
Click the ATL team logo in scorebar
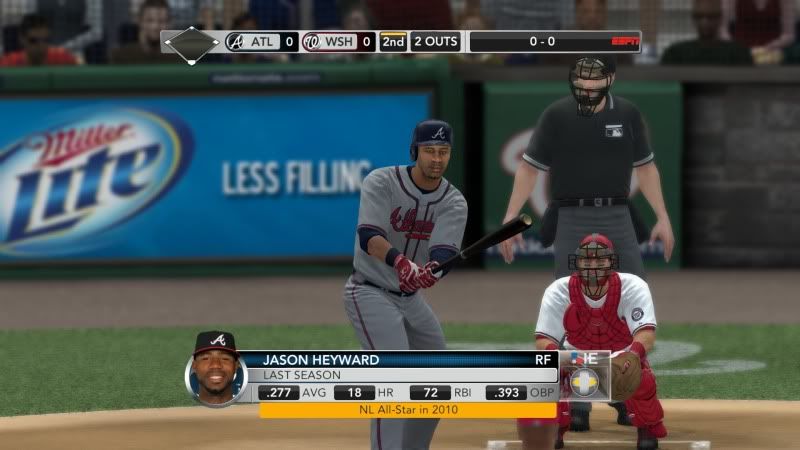235,42
